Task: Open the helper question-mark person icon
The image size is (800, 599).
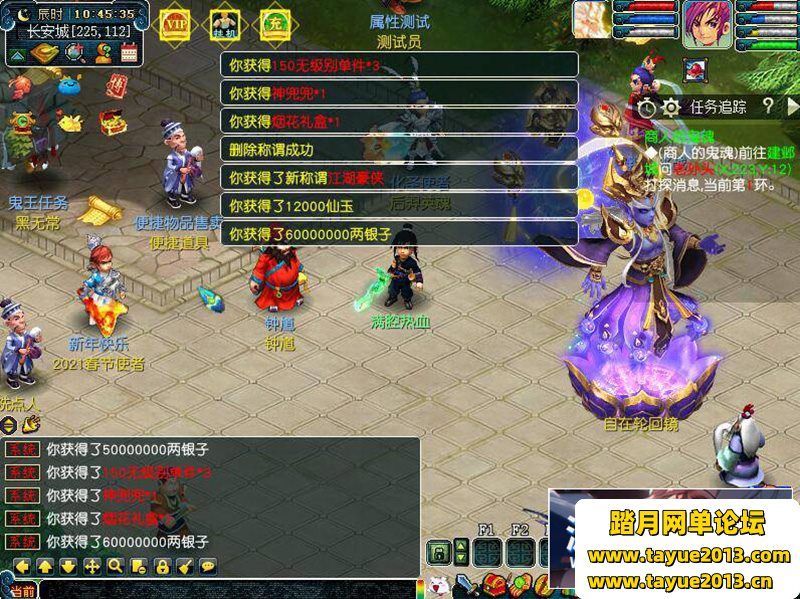Action: coord(102,53)
